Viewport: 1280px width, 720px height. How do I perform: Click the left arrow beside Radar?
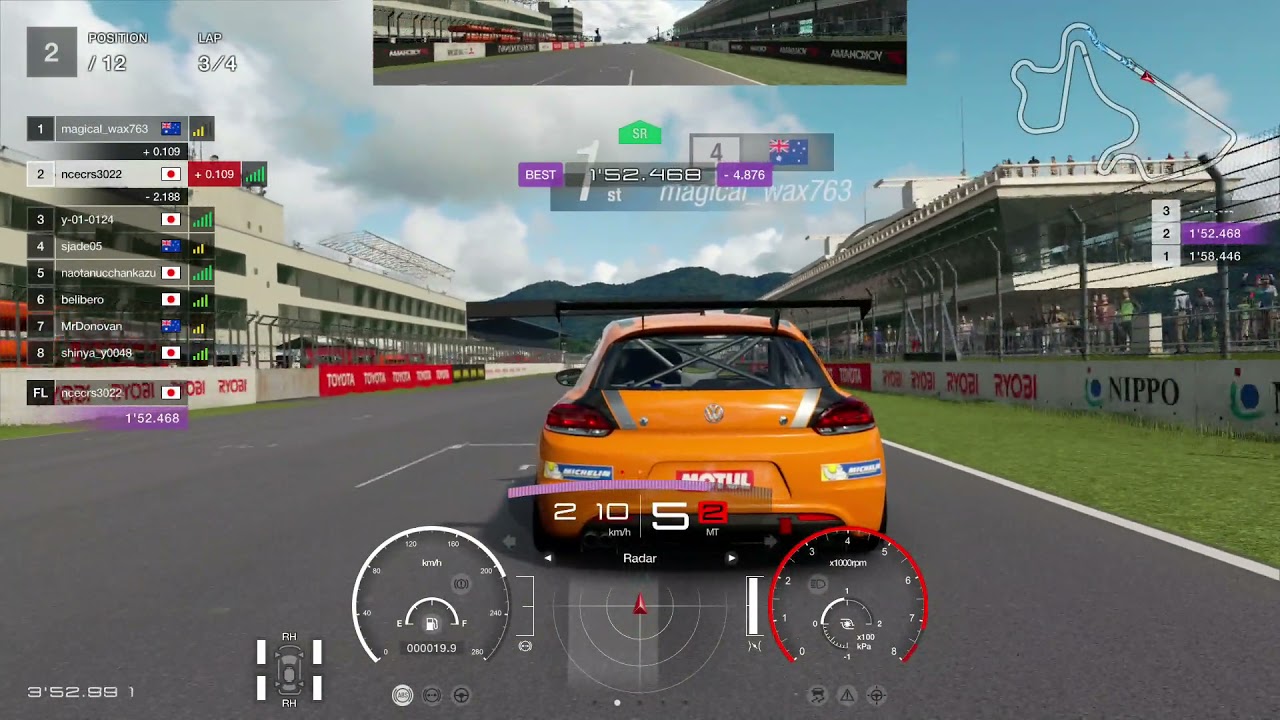pos(548,558)
